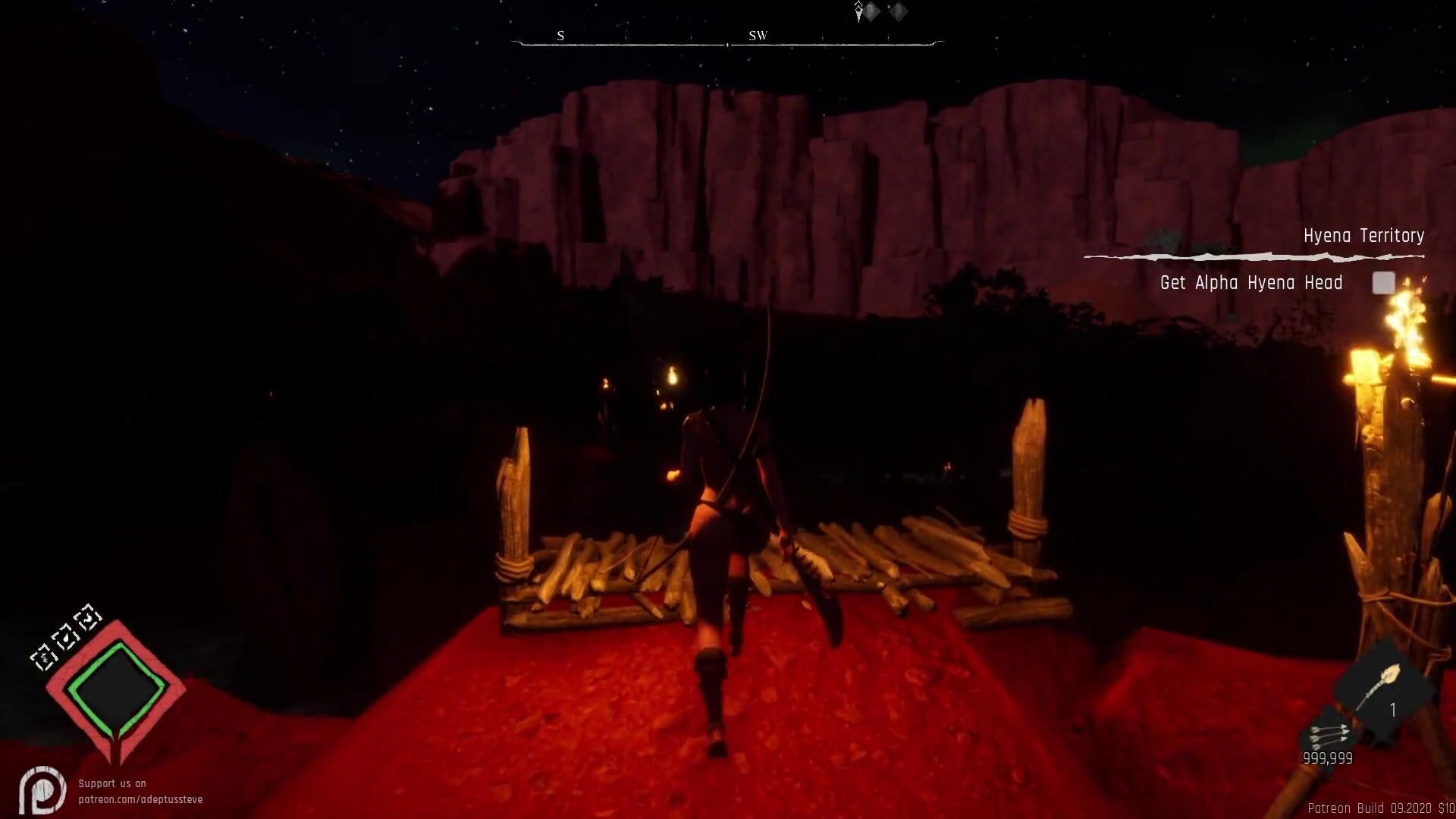Open the Patreon logo link
The width and height of the screenshot is (1456, 819).
coord(42,791)
